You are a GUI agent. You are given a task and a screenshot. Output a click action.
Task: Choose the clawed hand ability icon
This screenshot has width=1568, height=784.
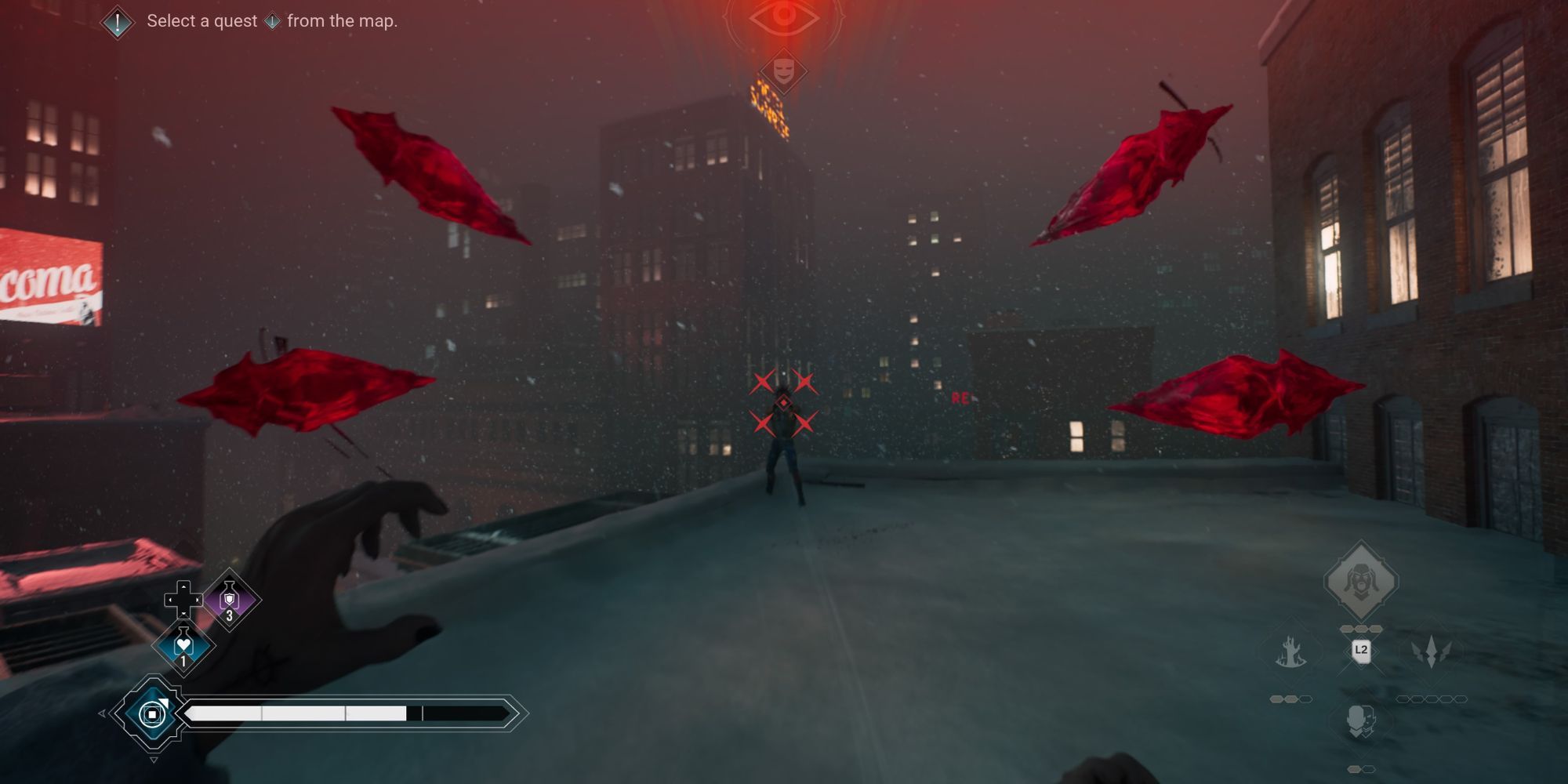click(x=1290, y=652)
